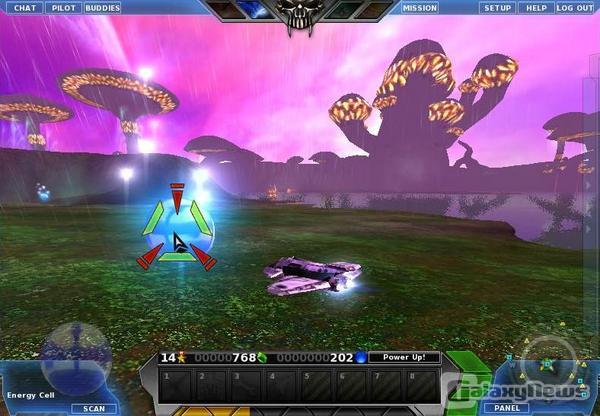Open the Help menu
Screen dimensions: 600x416
(536, 8)
